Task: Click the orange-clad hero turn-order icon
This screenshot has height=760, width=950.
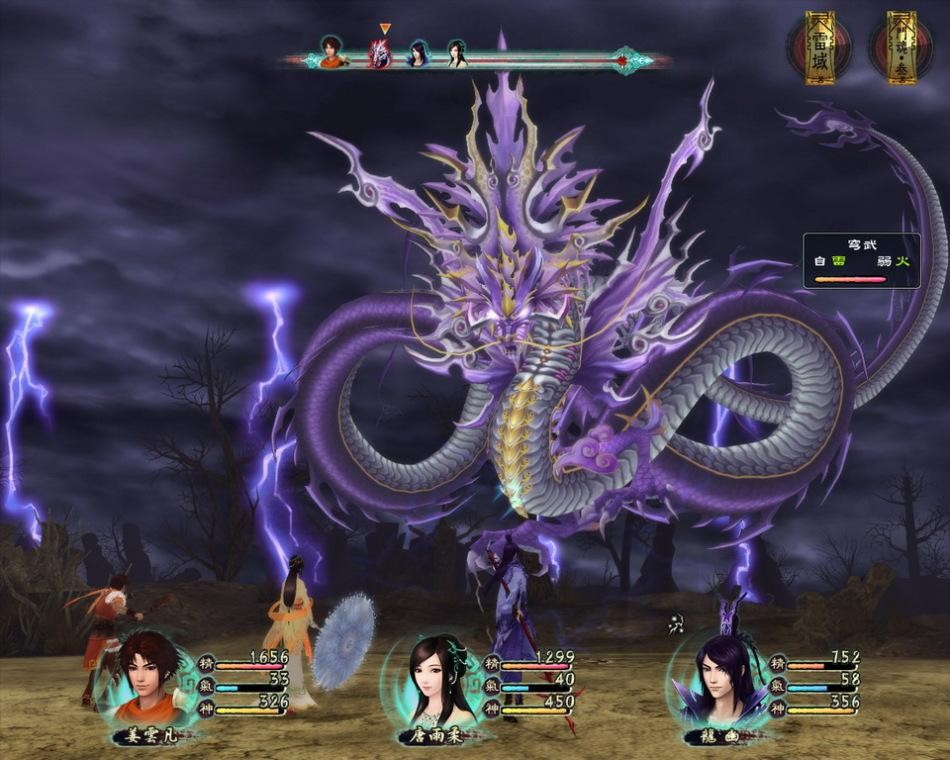Action: pyautogui.click(x=332, y=52)
